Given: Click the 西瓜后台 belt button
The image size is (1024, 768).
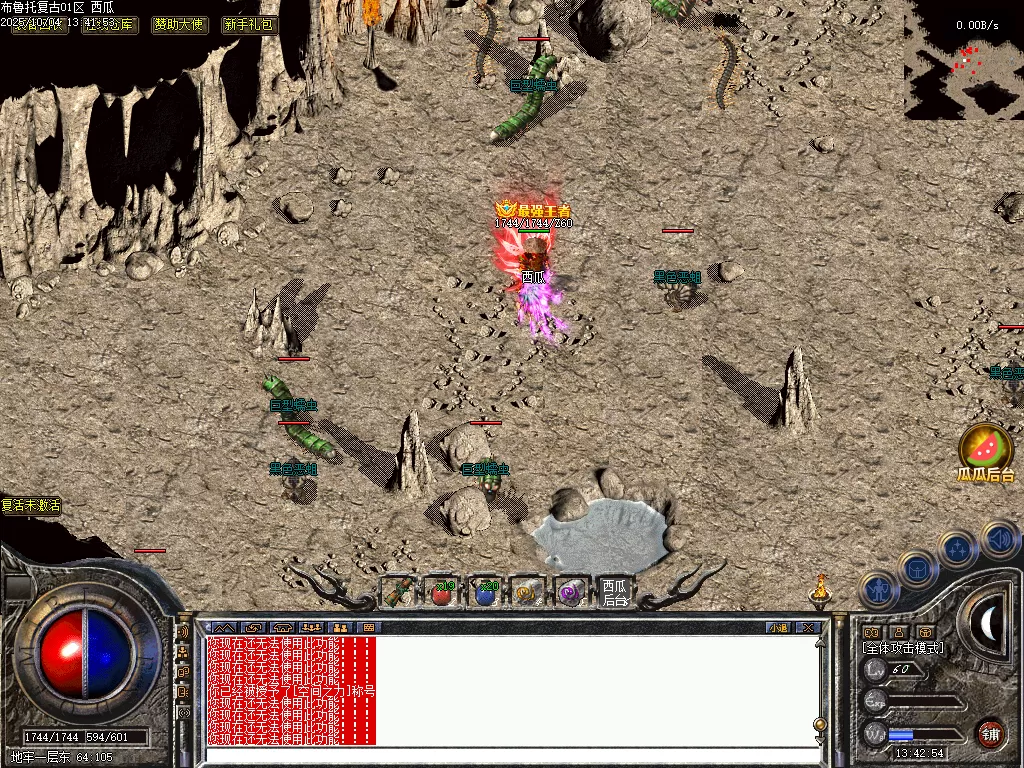Looking at the screenshot, I should click(614, 593).
